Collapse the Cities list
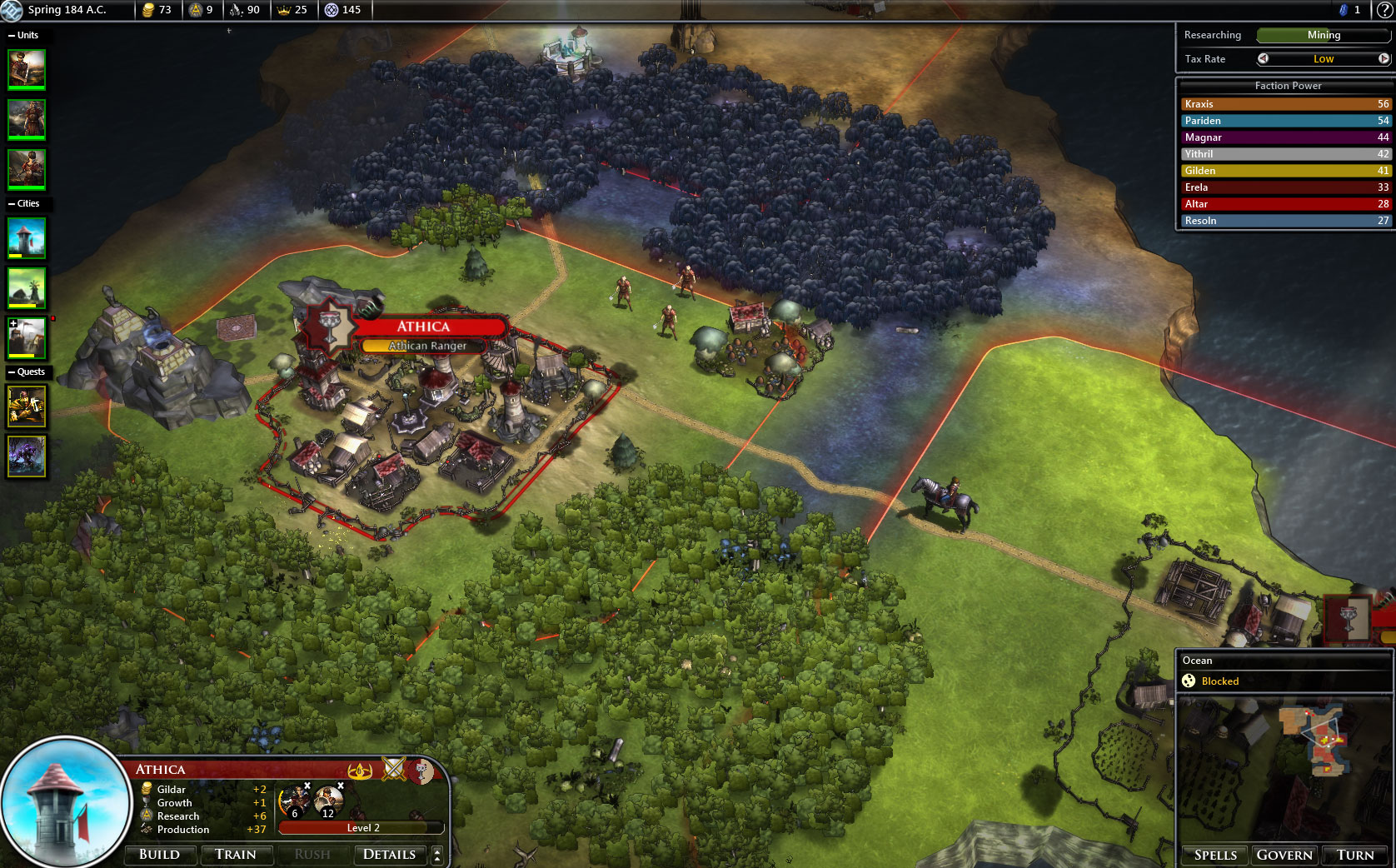1396x868 pixels. (x=12, y=203)
